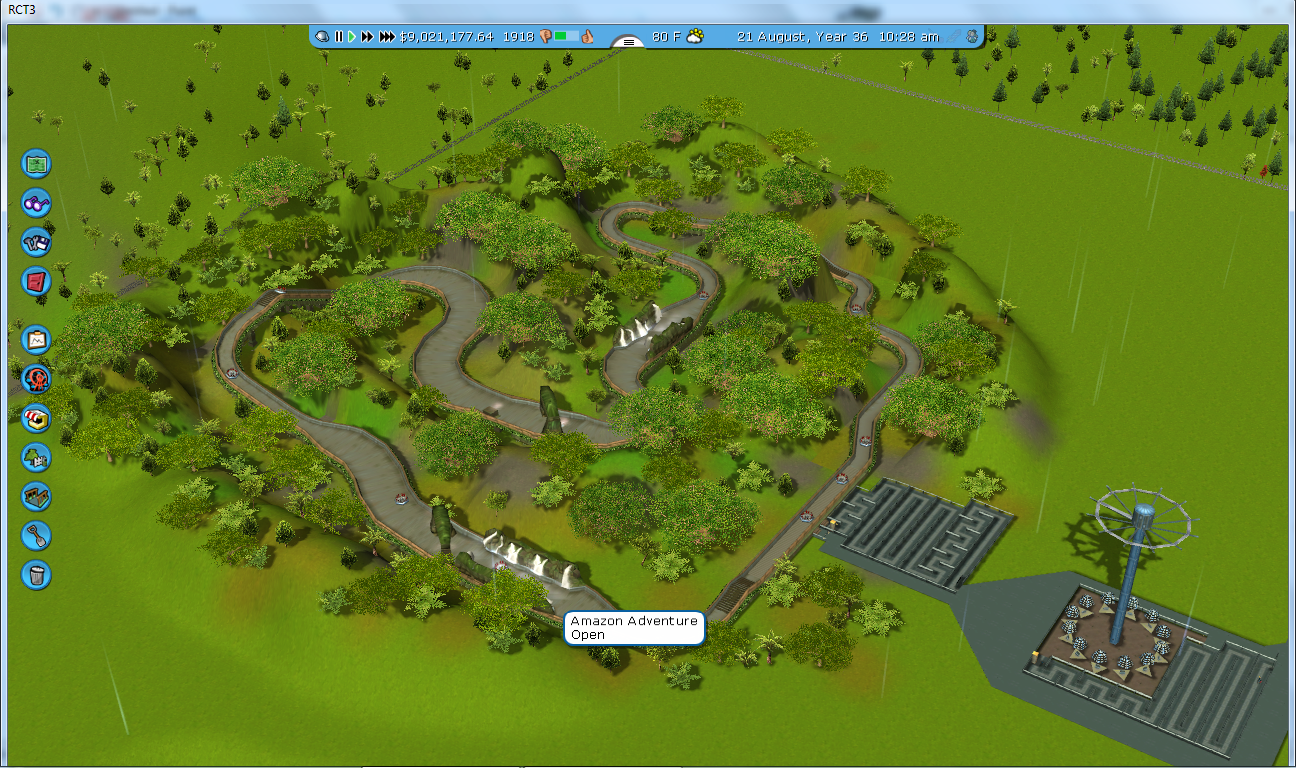Select the terrain shovel tool
The width and height of the screenshot is (1296, 768).
tap(37, 536)
